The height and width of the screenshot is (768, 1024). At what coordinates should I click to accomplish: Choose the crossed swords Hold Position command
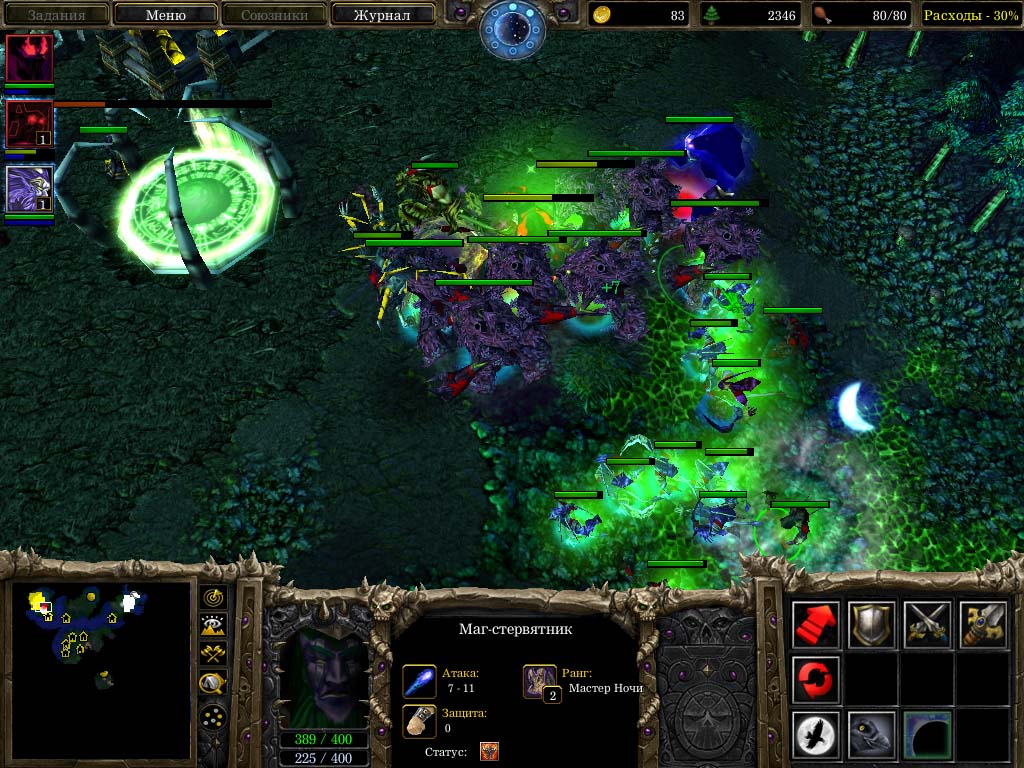point(927,625)
